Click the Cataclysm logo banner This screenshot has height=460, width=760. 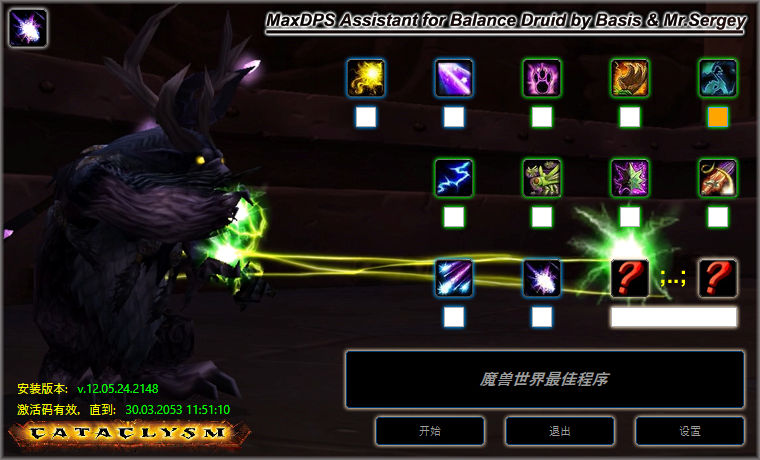129,433
